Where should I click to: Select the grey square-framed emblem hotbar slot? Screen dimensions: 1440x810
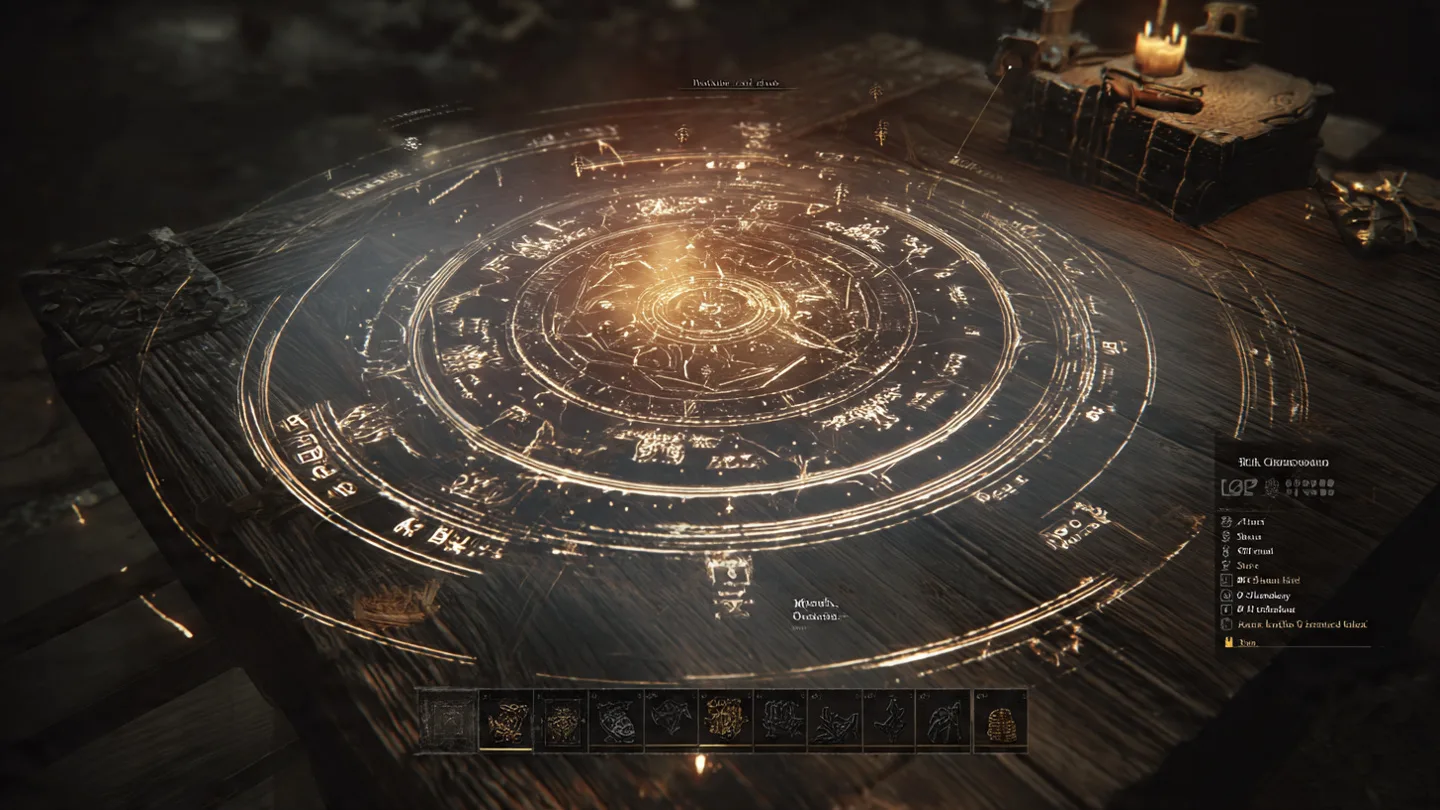[446, 720]
